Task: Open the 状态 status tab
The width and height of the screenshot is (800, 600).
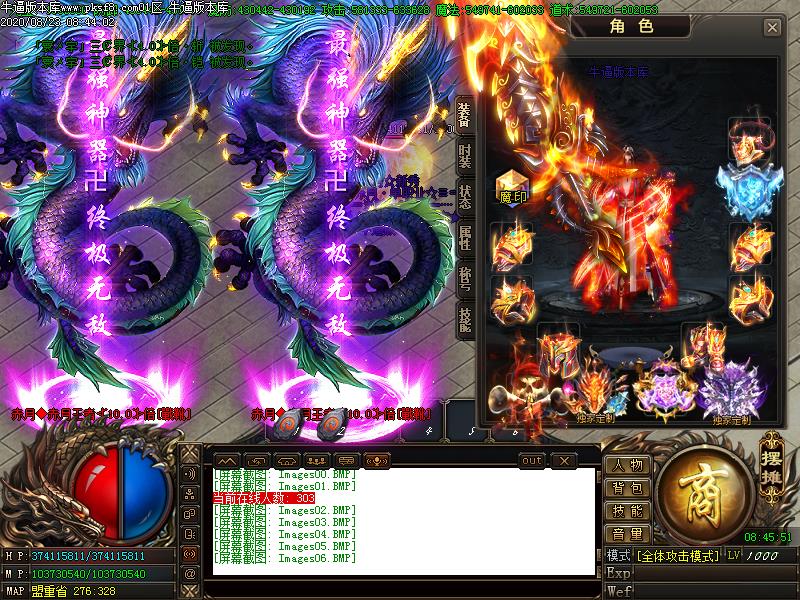Action: (x=465, y=195)
